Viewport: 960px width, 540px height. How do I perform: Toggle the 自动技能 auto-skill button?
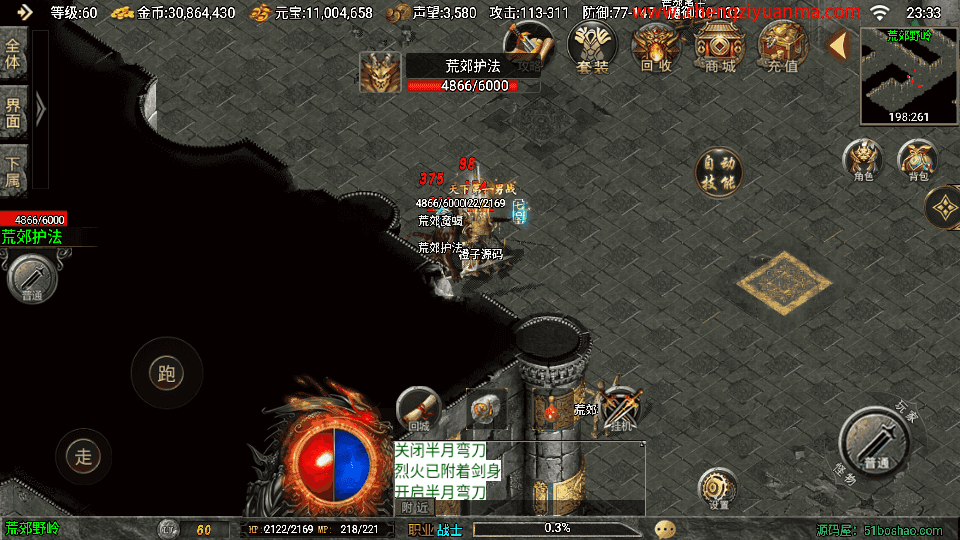718,171
